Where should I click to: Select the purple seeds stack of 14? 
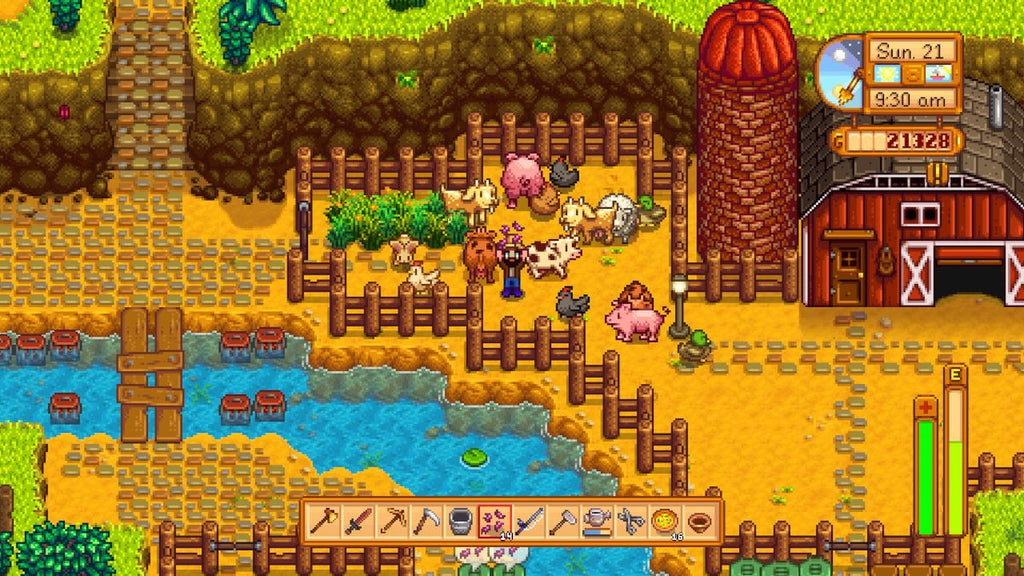(495, 521)
